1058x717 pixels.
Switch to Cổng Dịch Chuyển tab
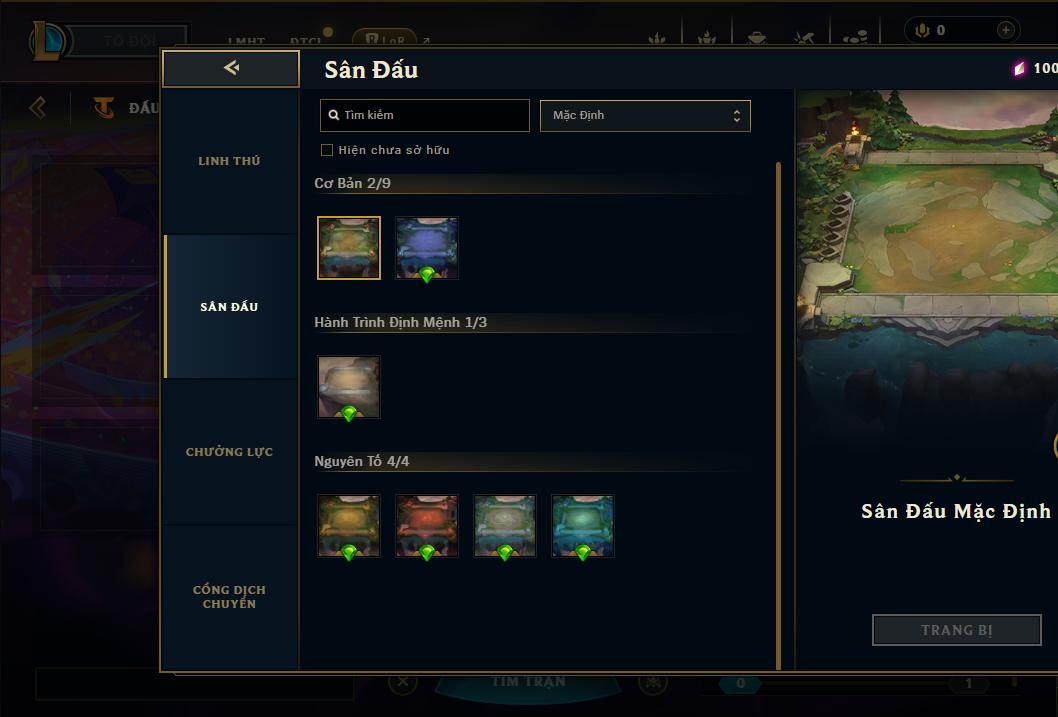point(229,597)
